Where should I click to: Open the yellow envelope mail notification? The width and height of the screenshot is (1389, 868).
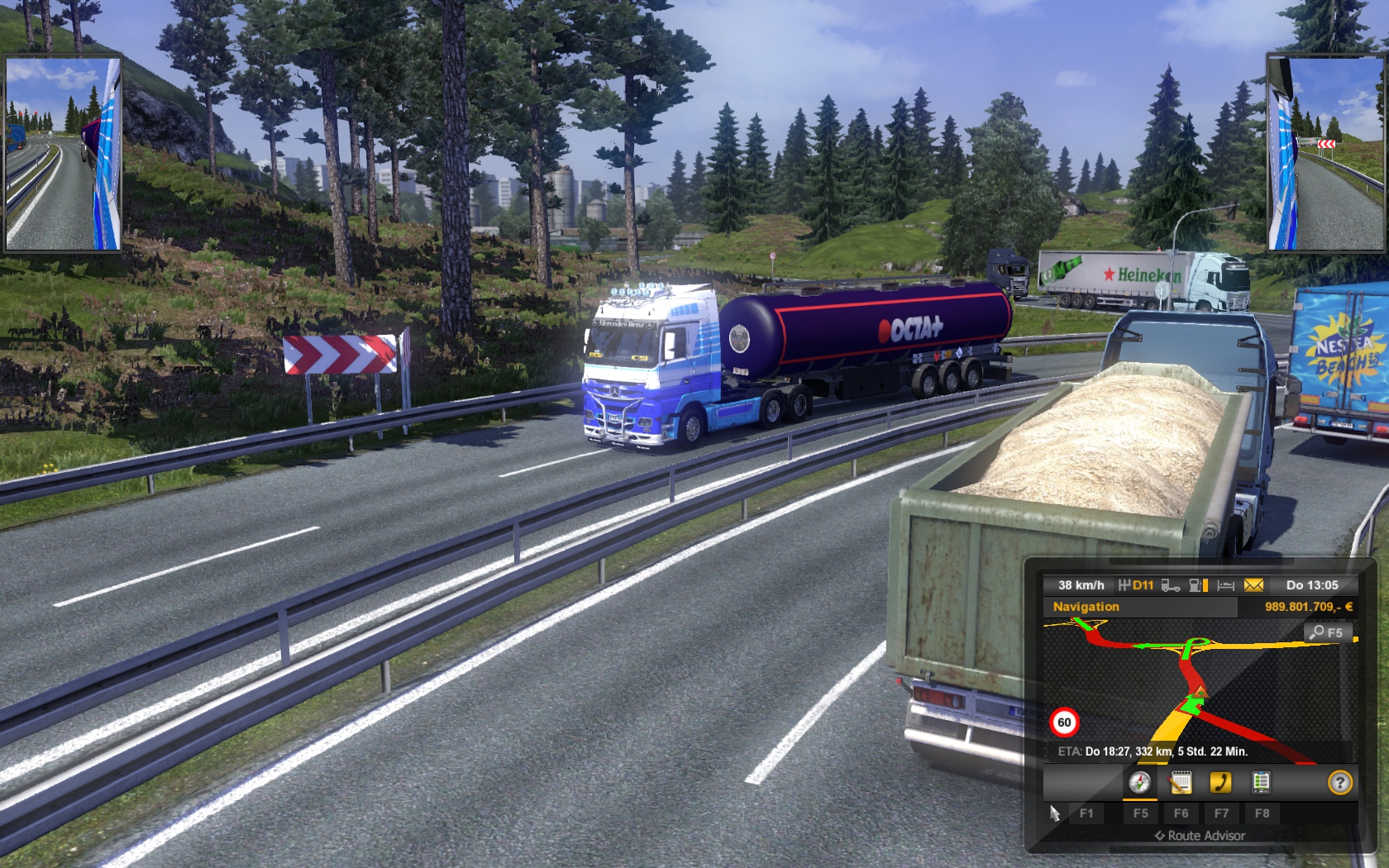pyautogui.click(x=1253, y=585)
